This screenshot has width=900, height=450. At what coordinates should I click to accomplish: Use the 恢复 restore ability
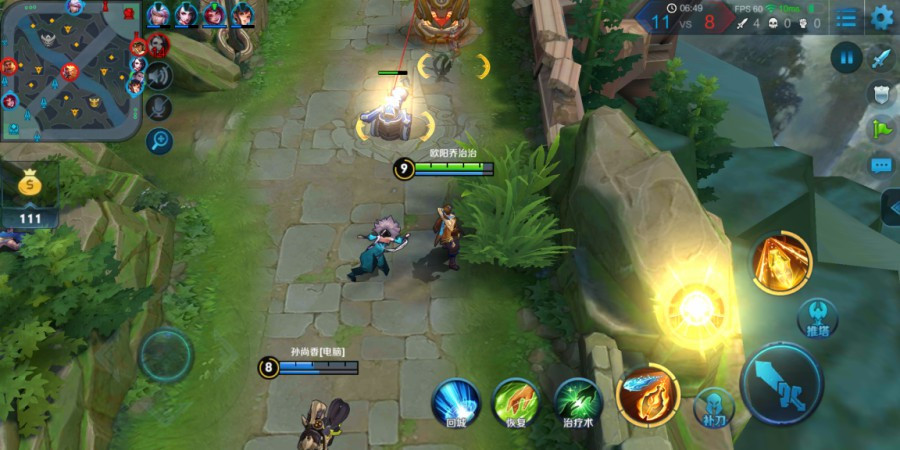pyautogui.click(x=516, y=401)
